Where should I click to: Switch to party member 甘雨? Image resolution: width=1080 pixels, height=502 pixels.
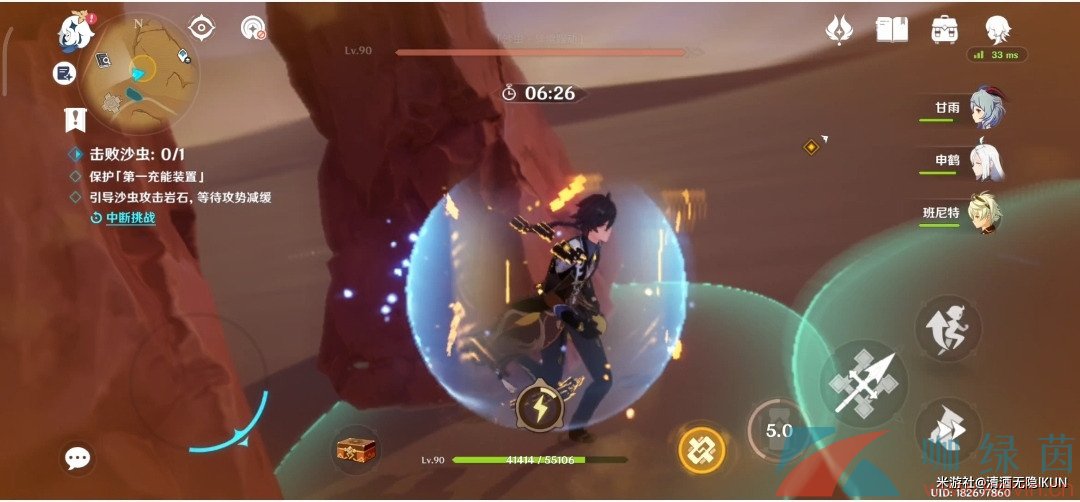point(985,108)
